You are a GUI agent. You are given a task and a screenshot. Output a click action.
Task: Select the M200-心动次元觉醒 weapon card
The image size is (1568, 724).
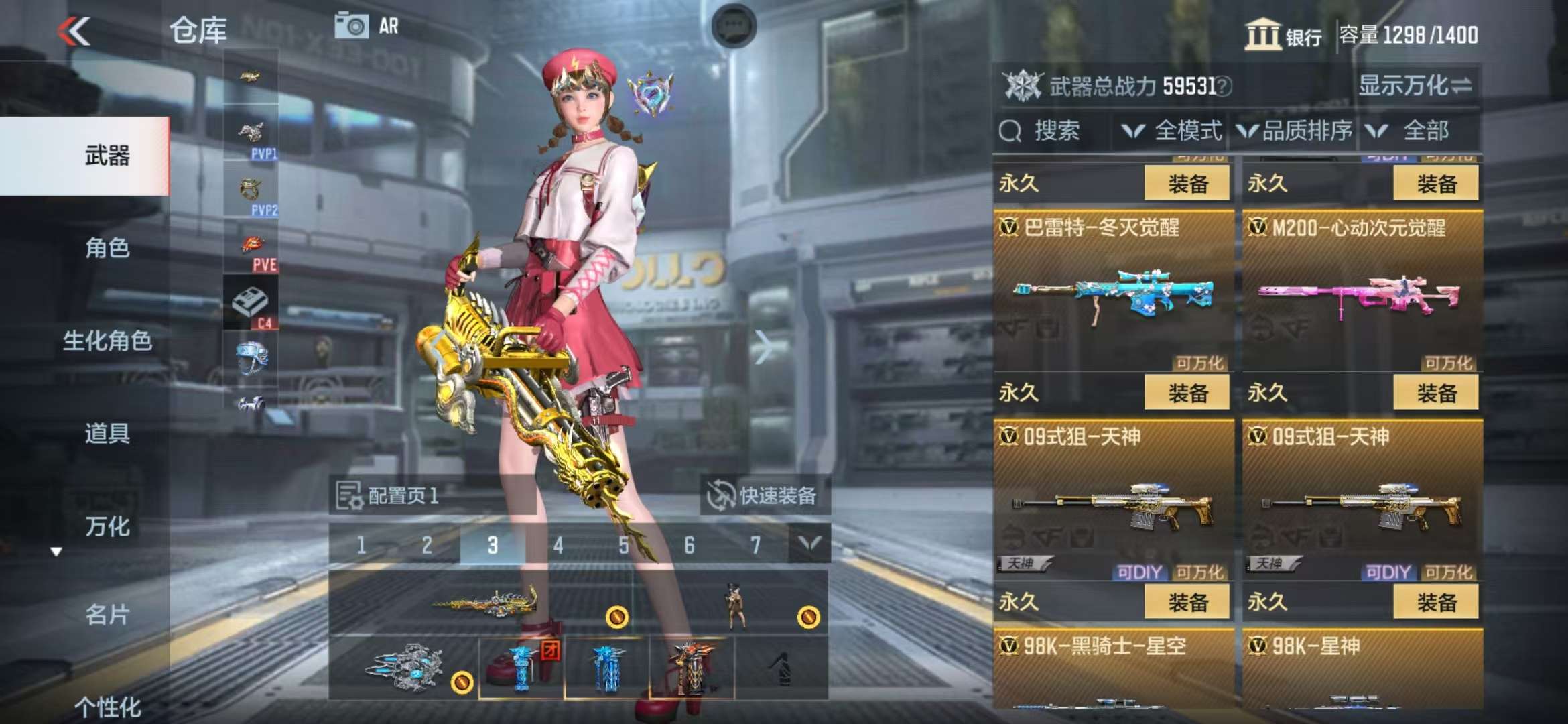tap(1362, 292)
